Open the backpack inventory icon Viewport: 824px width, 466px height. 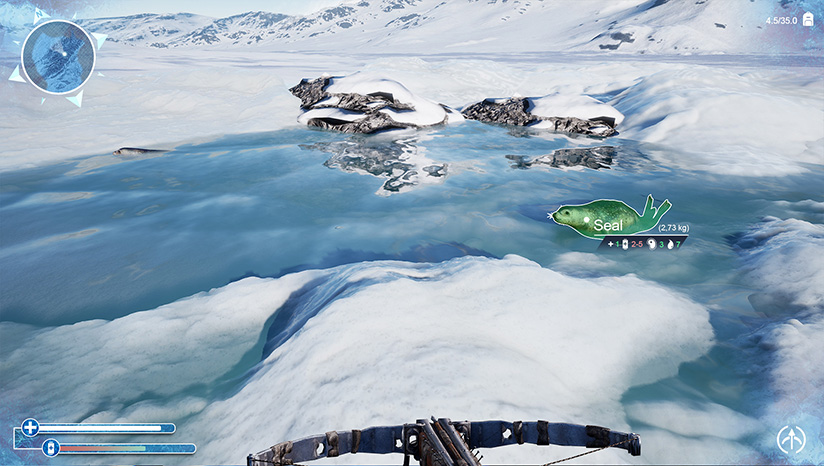[x=807, y=20]
